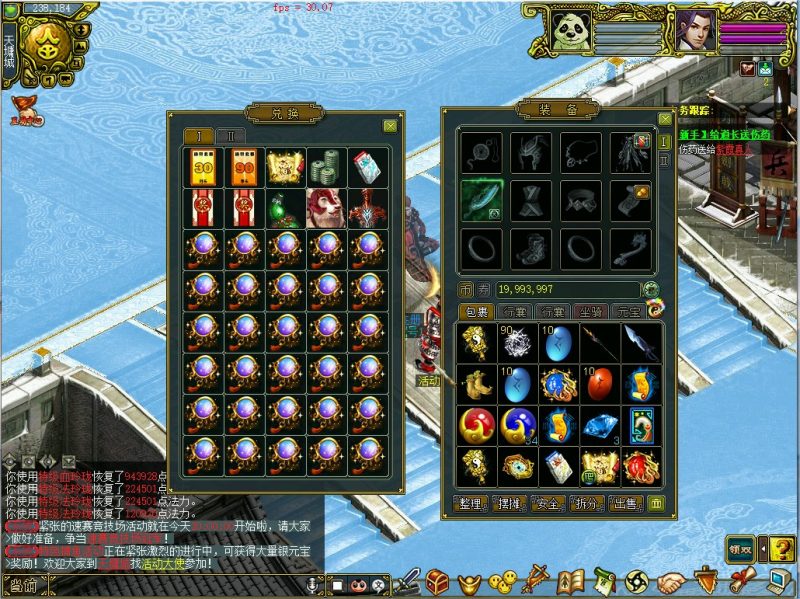Close the 装备 equipment window

665,118
